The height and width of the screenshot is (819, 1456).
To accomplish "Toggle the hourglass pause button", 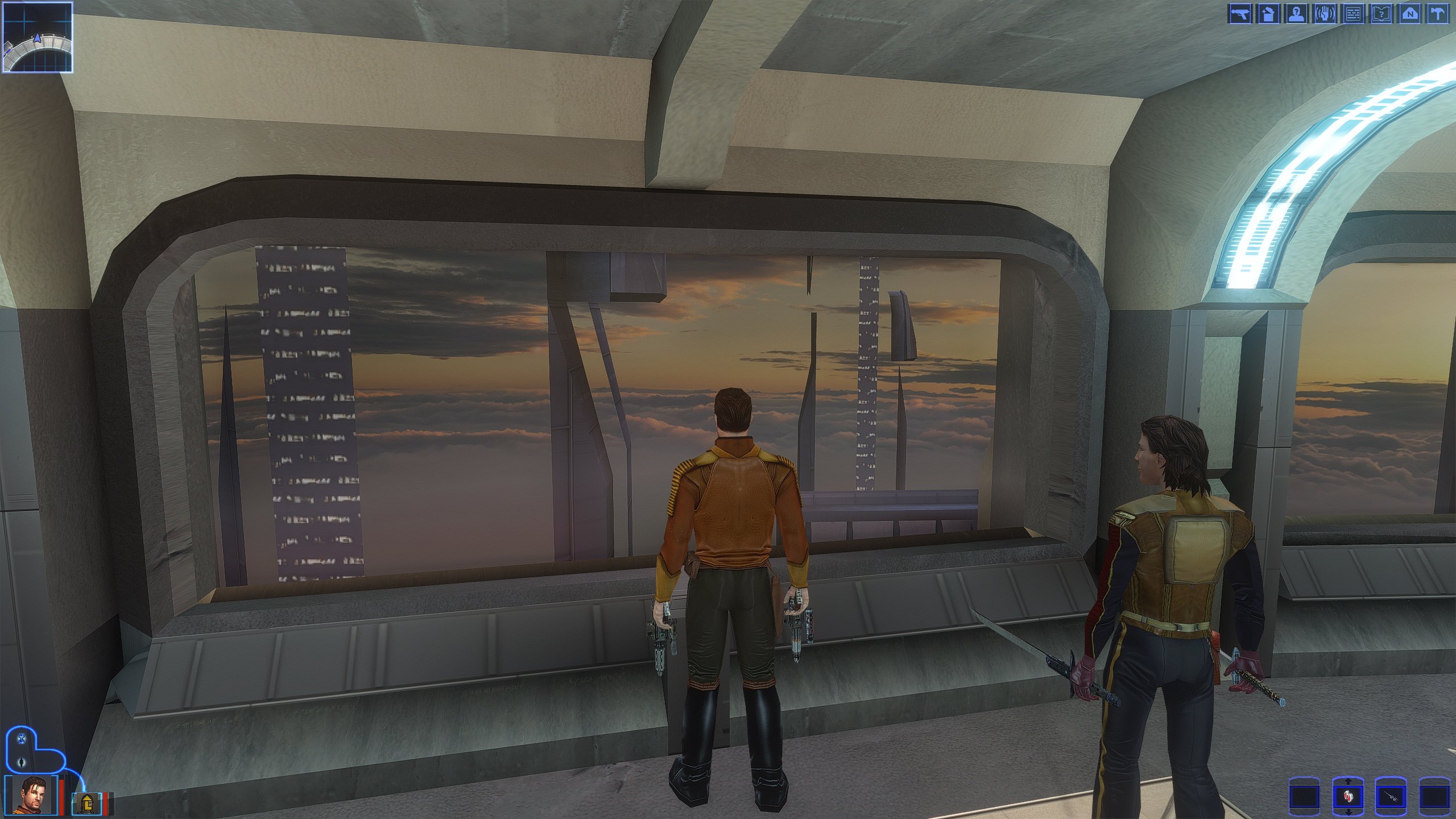I will [x=22, y=739].
